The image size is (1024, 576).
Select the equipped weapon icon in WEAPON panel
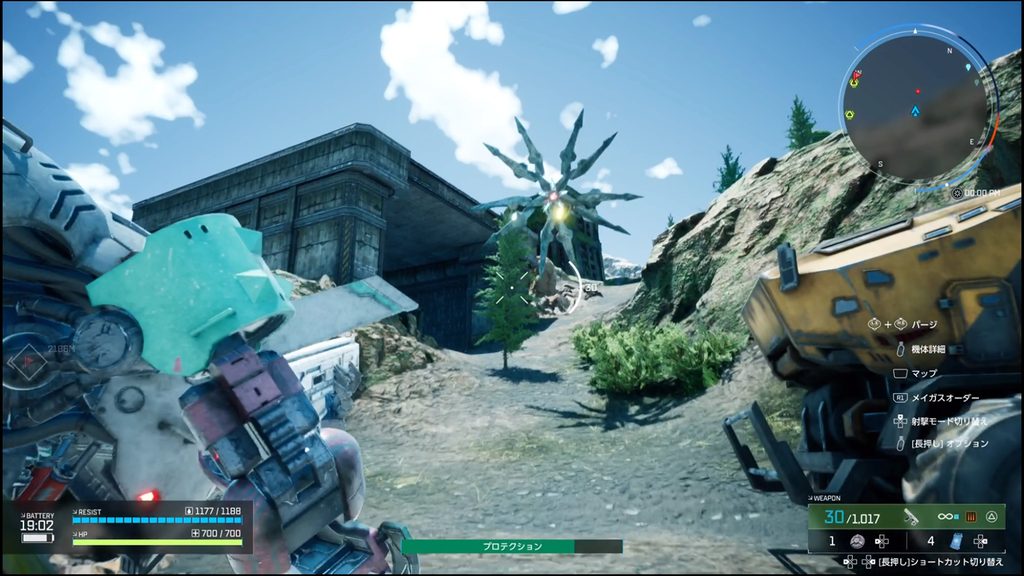(x=912, y=517)
